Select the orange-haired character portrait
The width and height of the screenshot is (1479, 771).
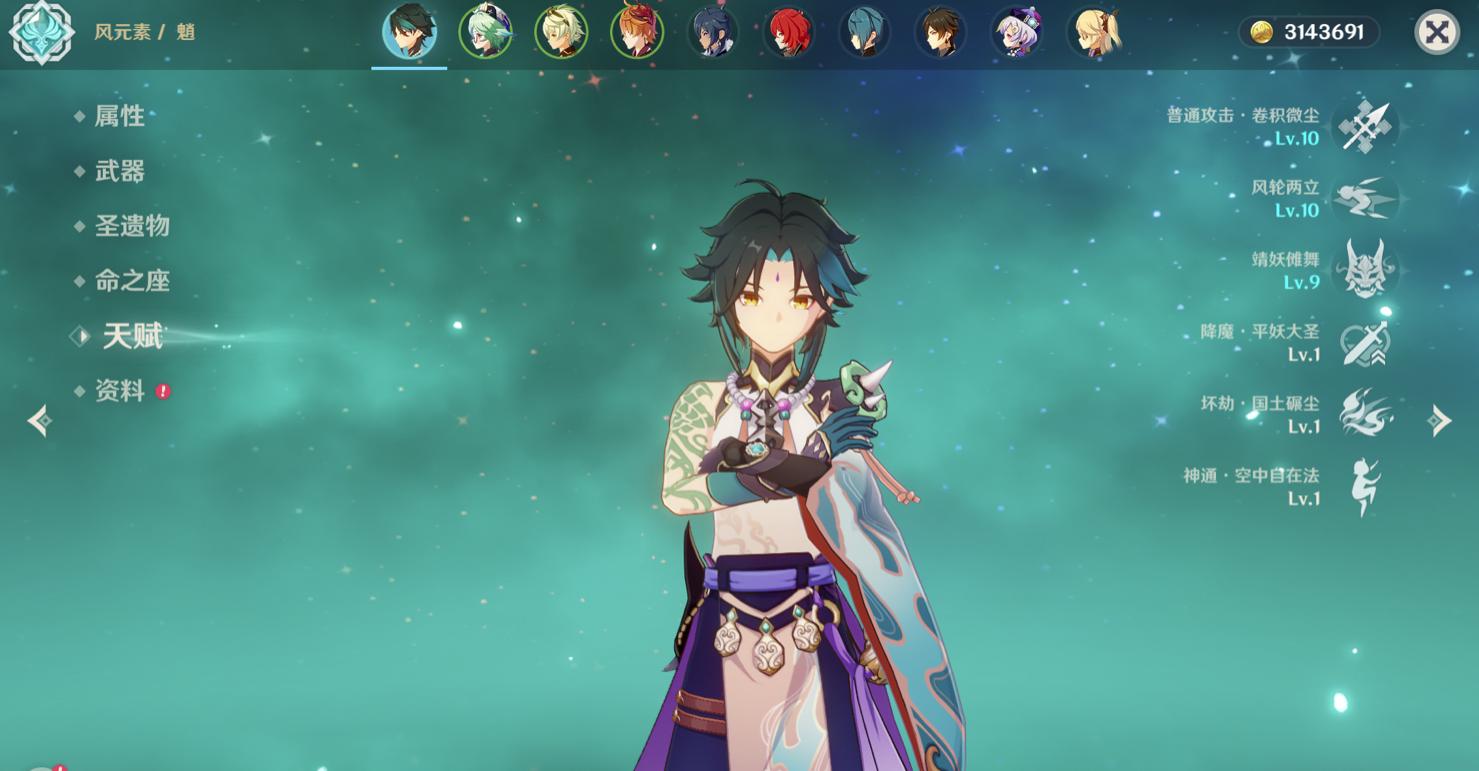point(637,32)
